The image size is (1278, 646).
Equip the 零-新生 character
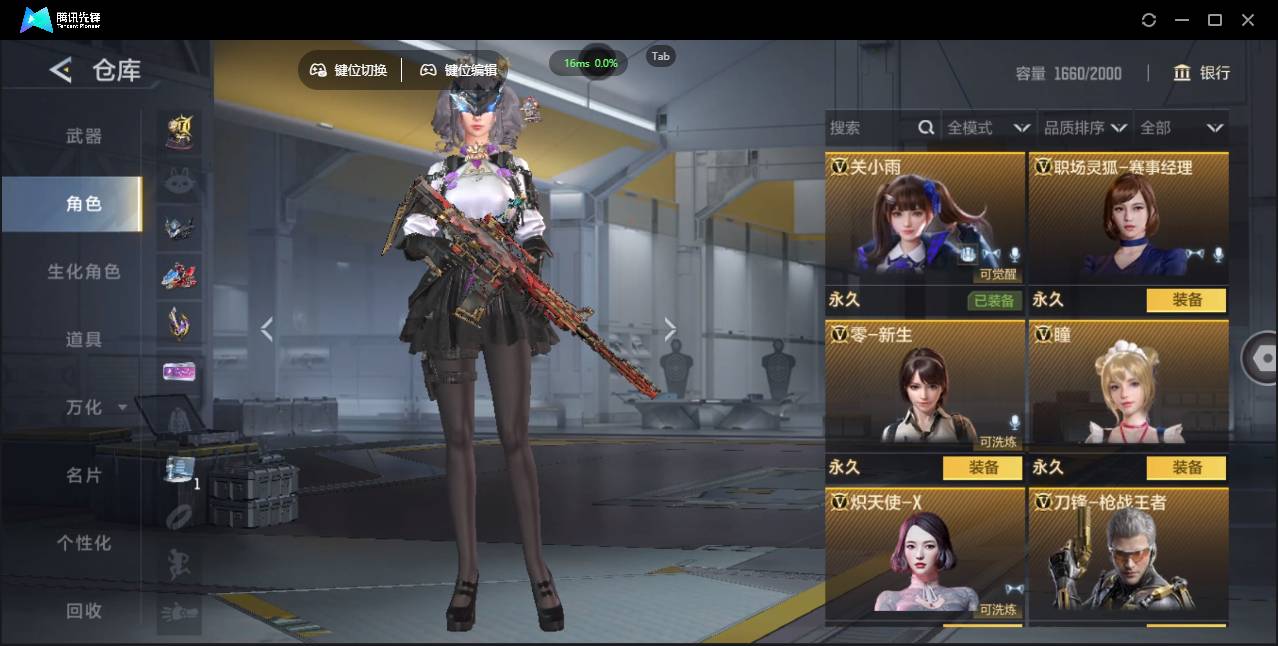tap(982, 468)
